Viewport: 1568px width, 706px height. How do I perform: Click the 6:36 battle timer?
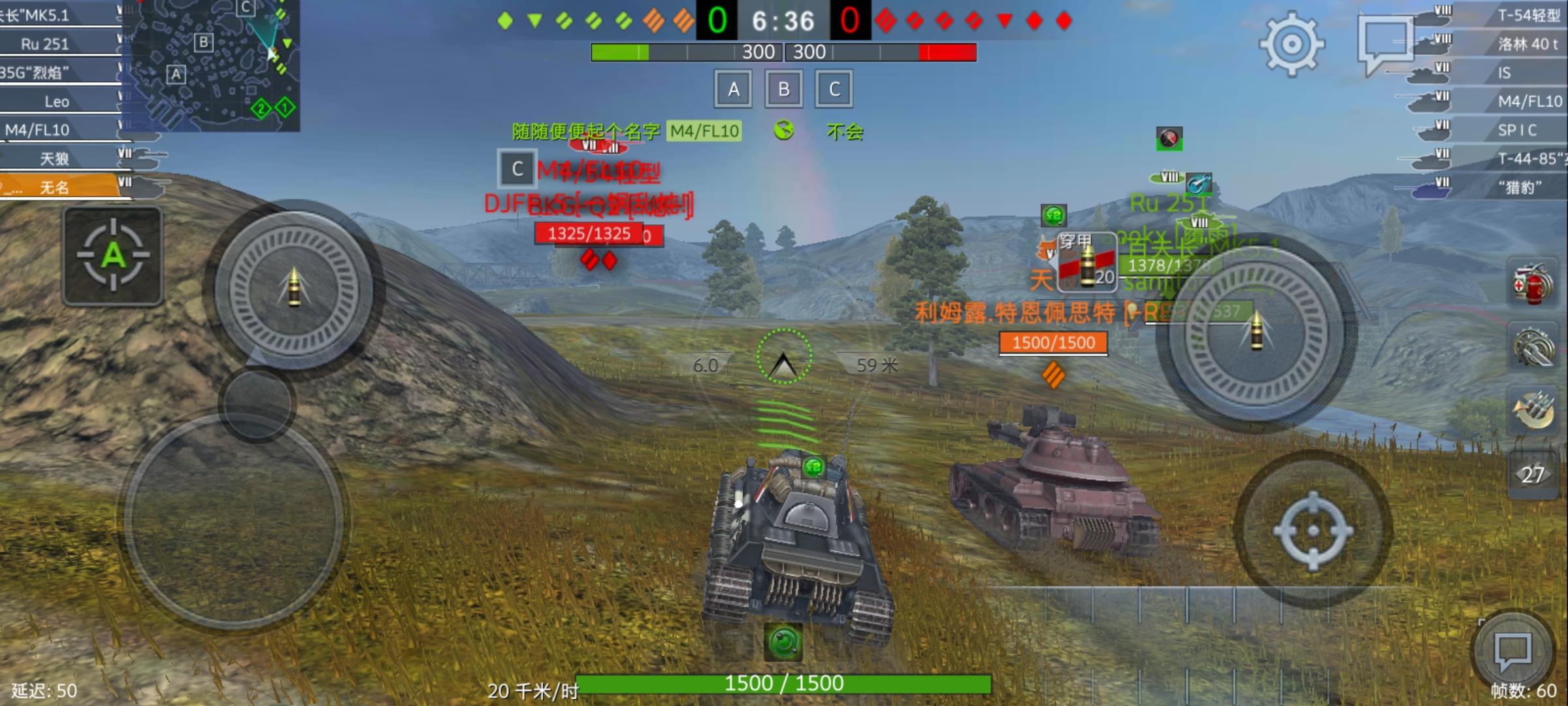(x=783, y=22)
